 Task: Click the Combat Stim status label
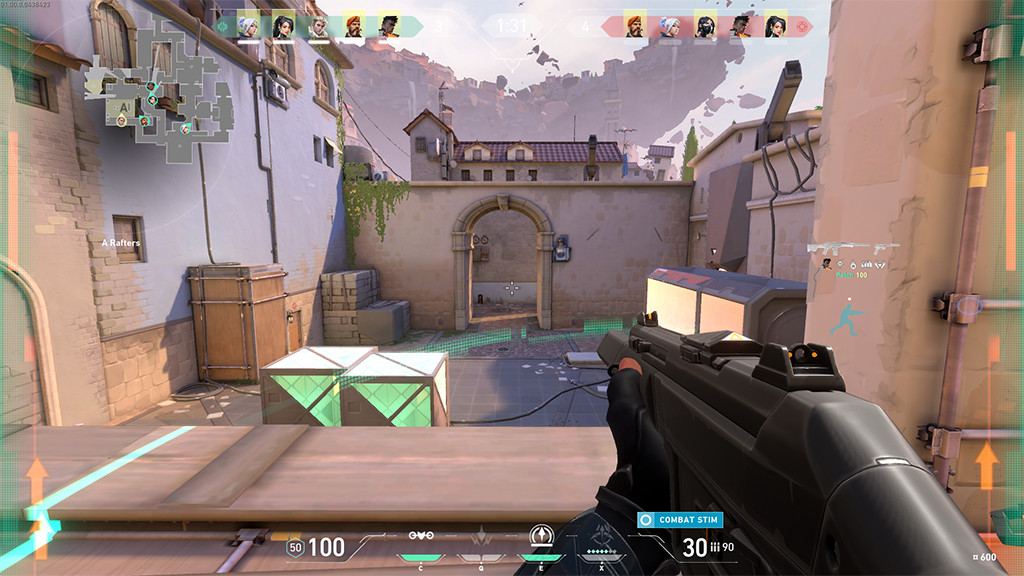click(679, 520)
